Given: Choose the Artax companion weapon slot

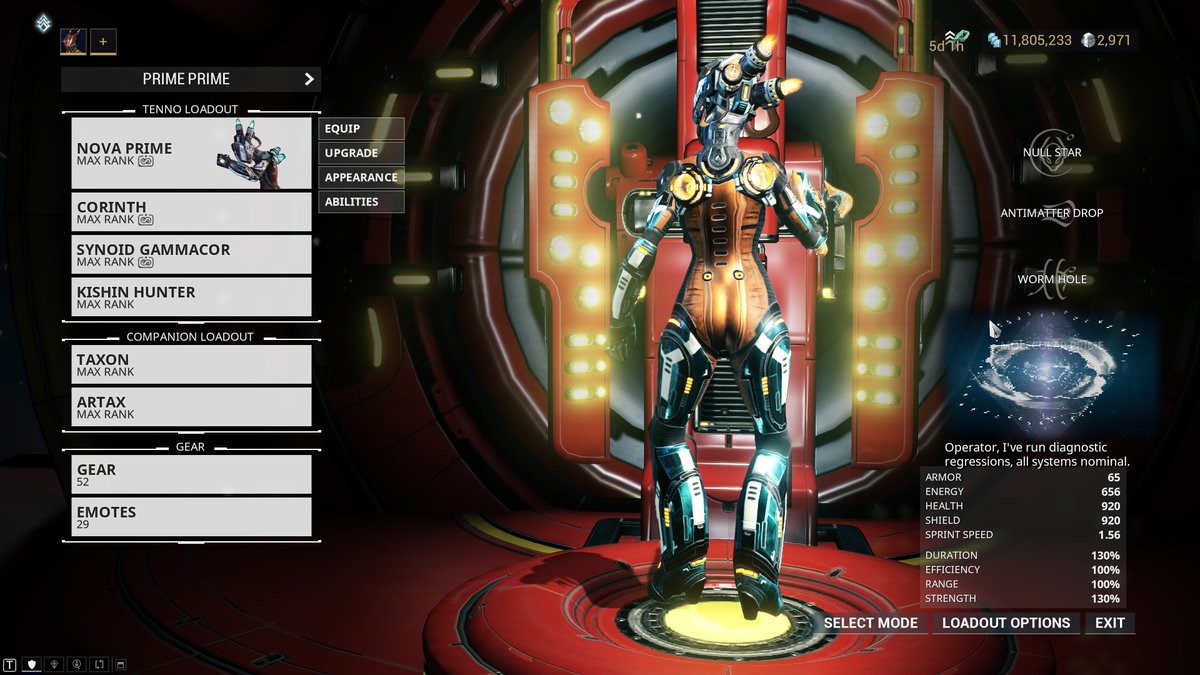Looking at the screenshot, I should pos(191,407).
